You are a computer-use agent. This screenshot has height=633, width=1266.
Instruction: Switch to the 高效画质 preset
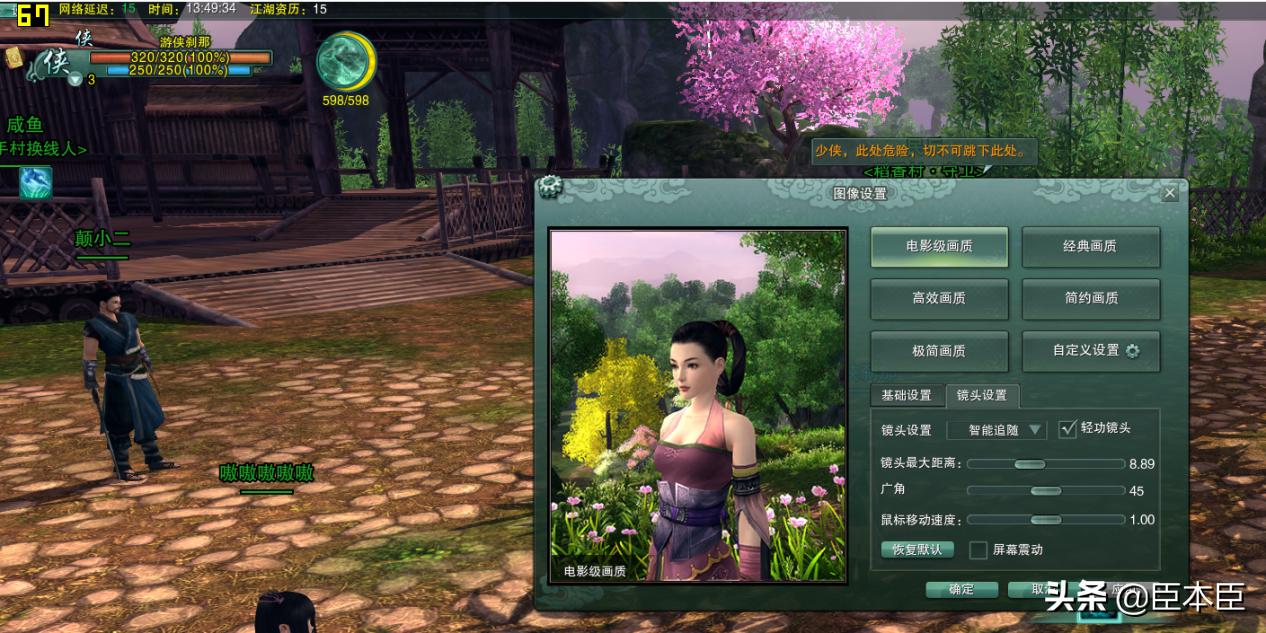pyautogui.click(x=939, y=298)
